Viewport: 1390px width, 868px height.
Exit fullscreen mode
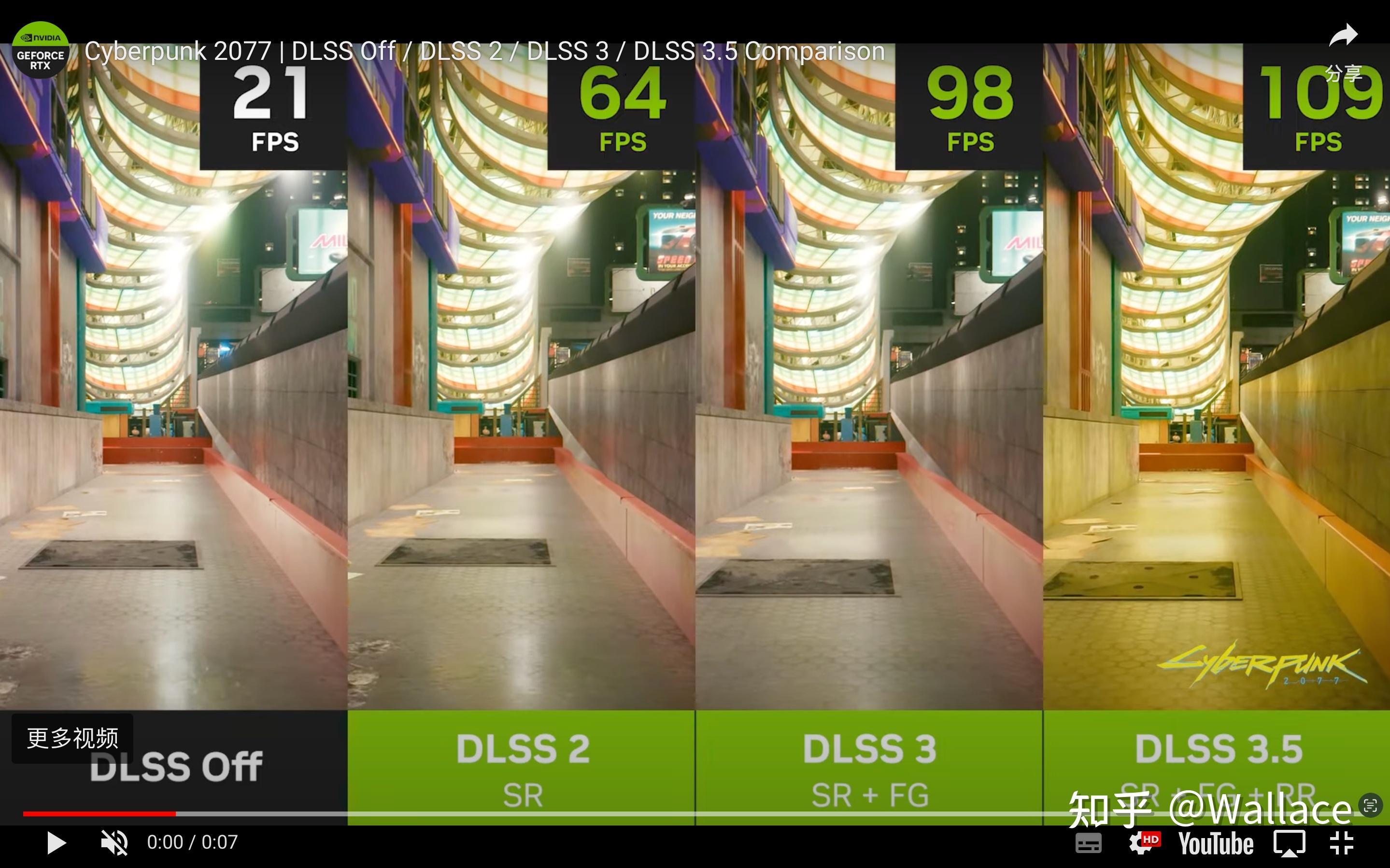click(x=1344, y=843)
